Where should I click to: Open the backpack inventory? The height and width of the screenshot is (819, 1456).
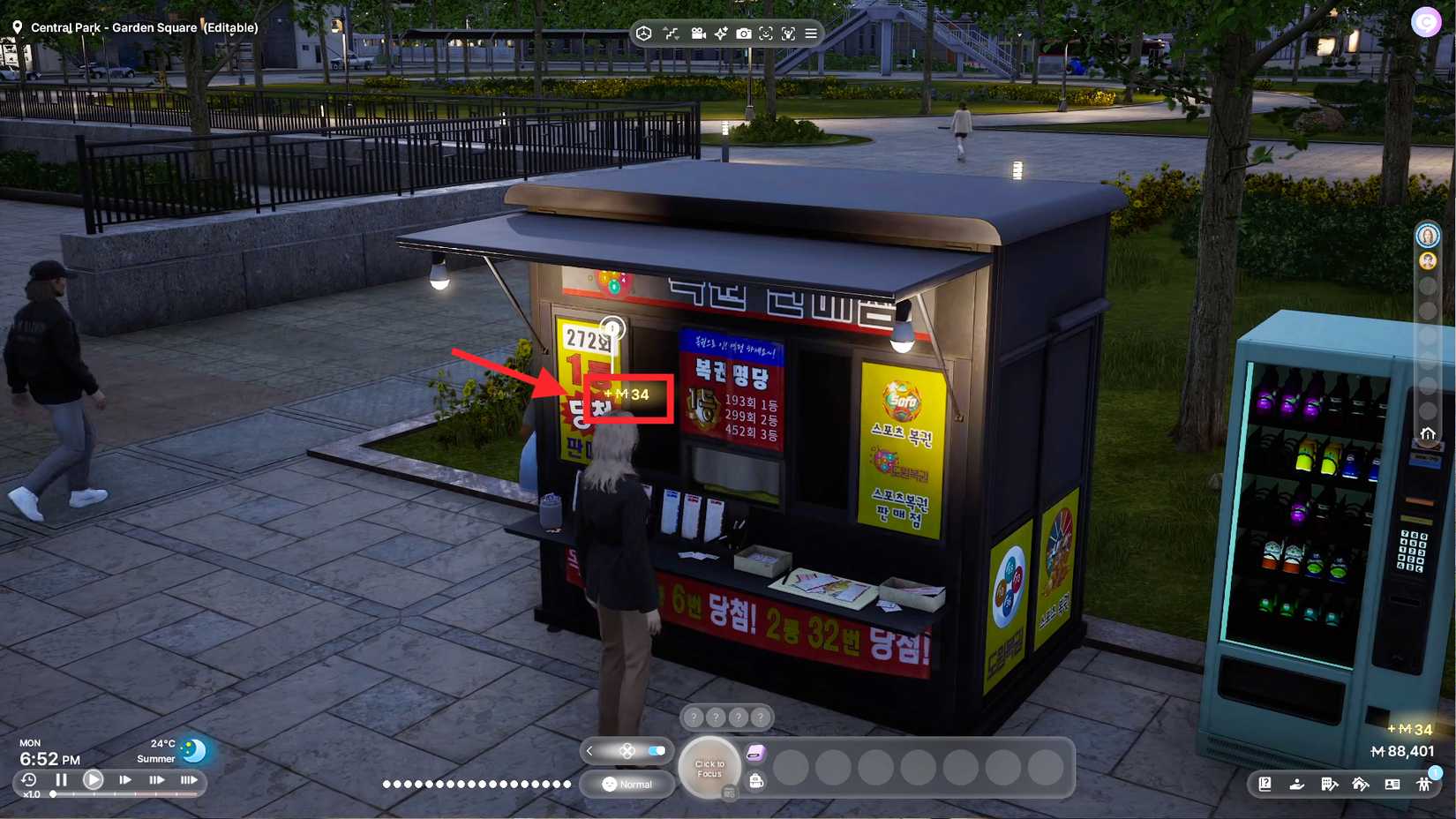pos(755,782)
